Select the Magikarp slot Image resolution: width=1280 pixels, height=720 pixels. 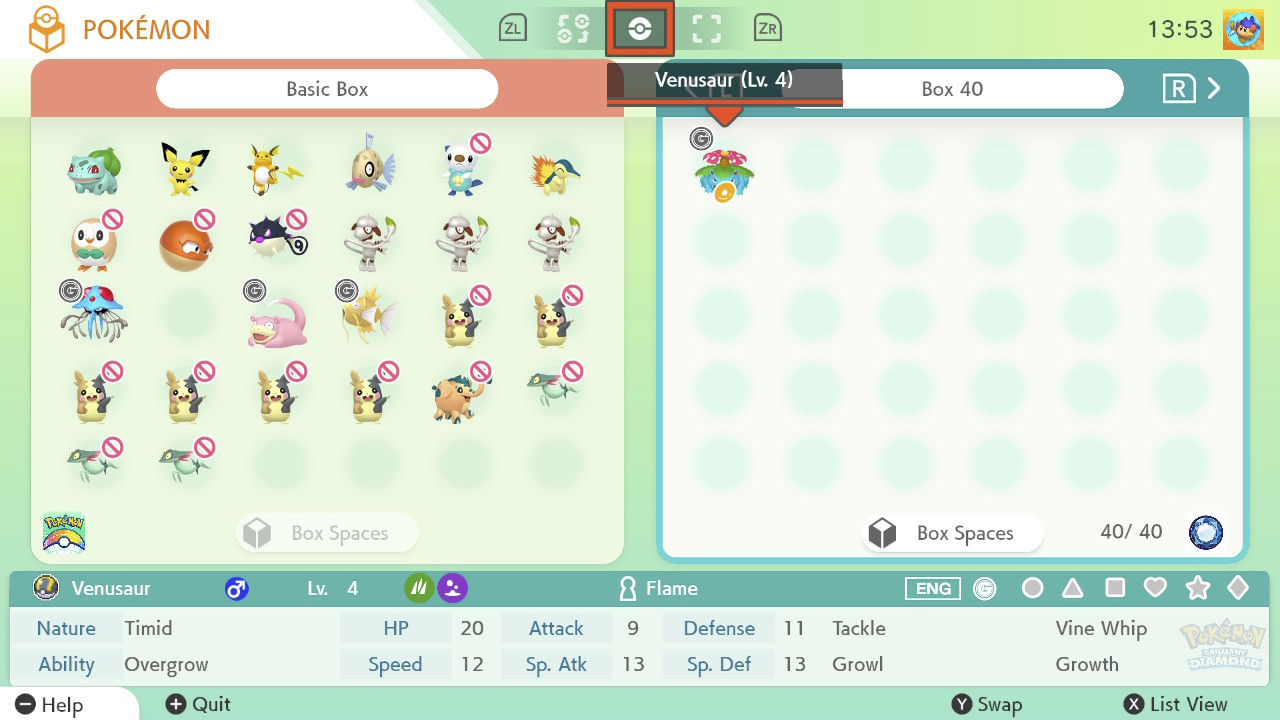pyautogui.click(x=369, y=316)
